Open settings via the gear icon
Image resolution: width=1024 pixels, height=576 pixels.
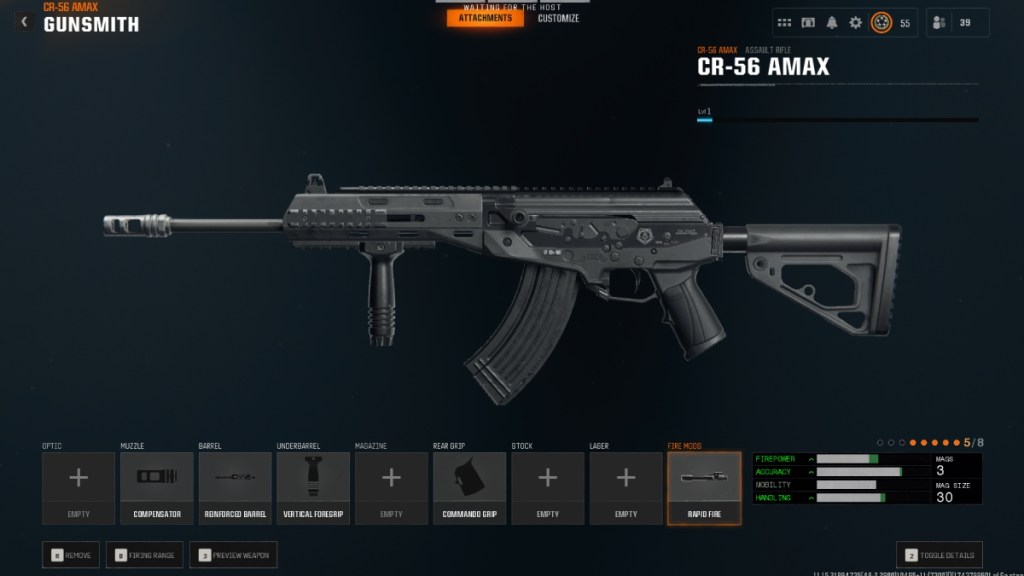pos(856,23)
